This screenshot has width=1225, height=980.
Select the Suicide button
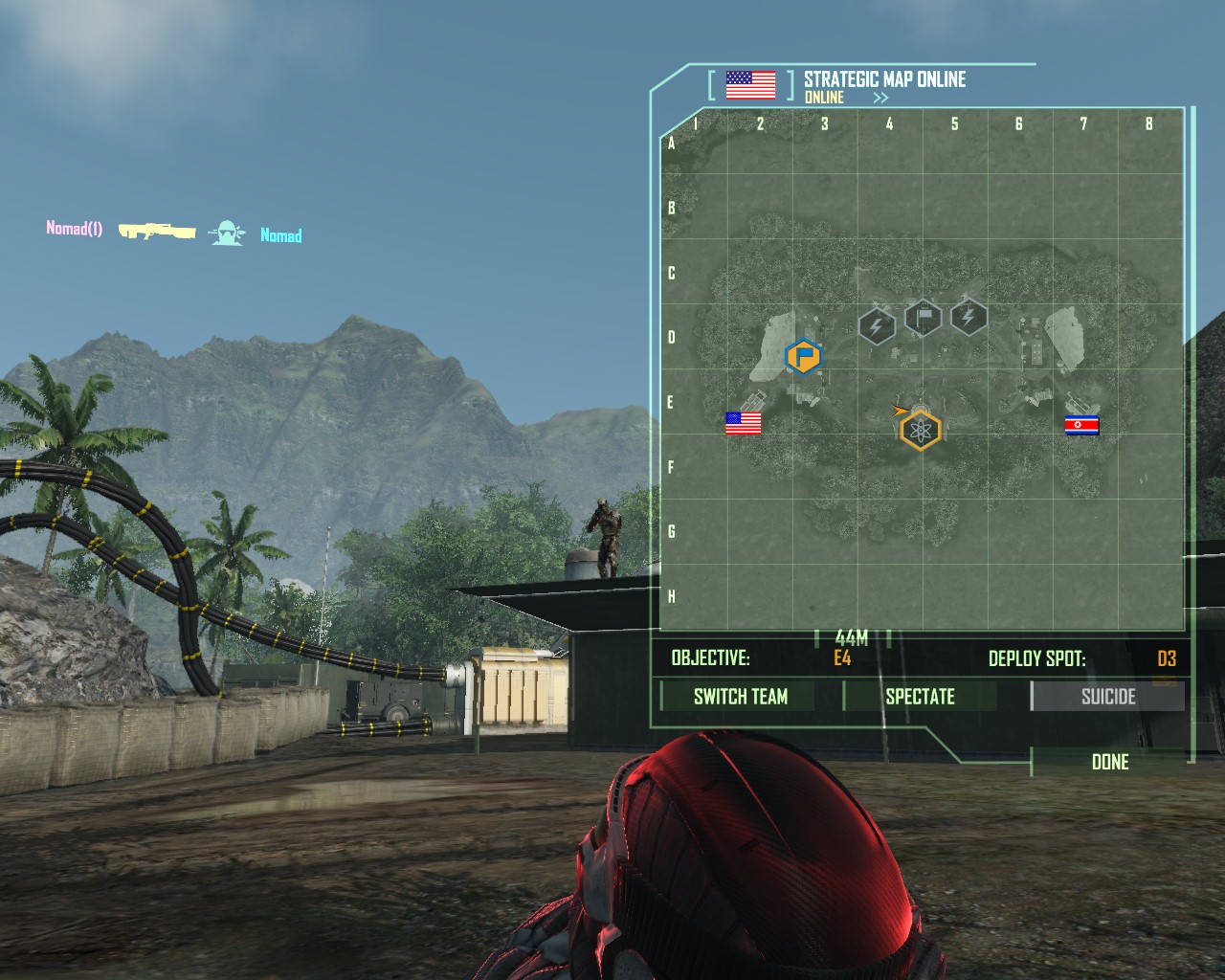[1107, 697]
